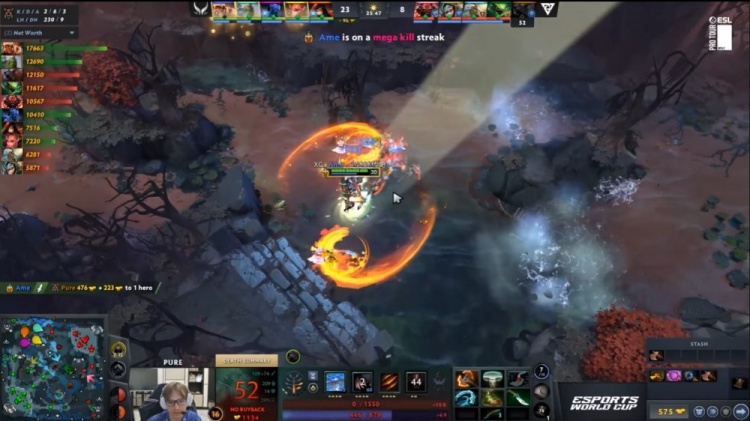
Task: Select the top-middle inventory item slot
Action: 492,379
